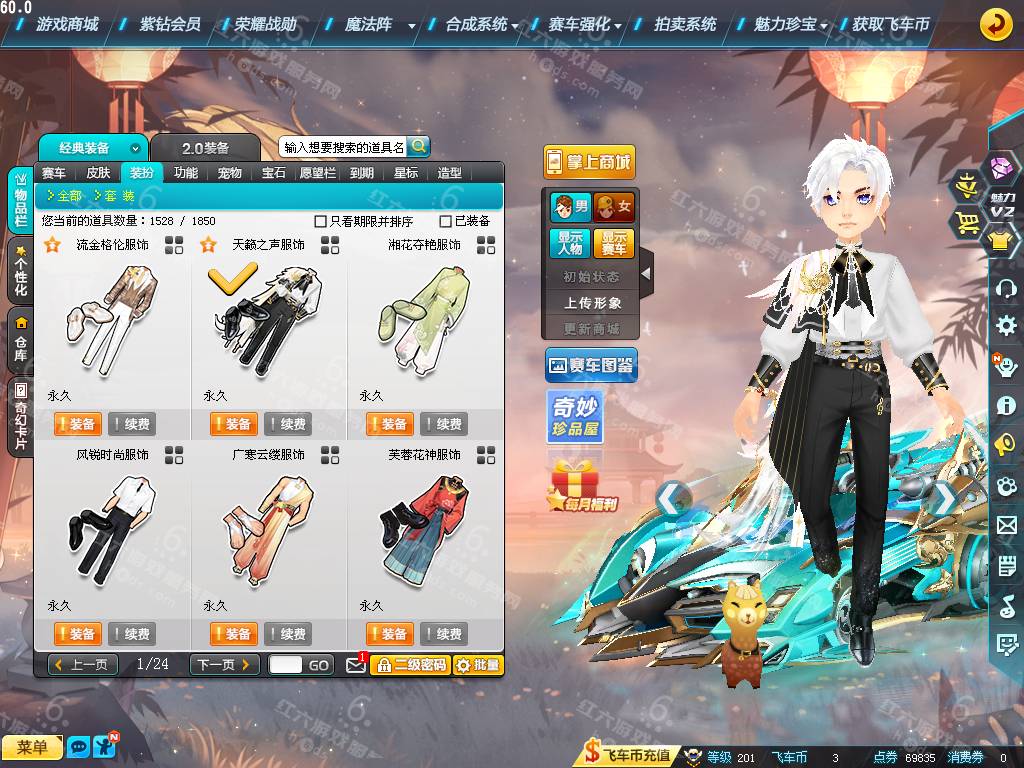
Task: Toggle the 已装备 equipped filter checkbox
Action: tap(446, 221)
